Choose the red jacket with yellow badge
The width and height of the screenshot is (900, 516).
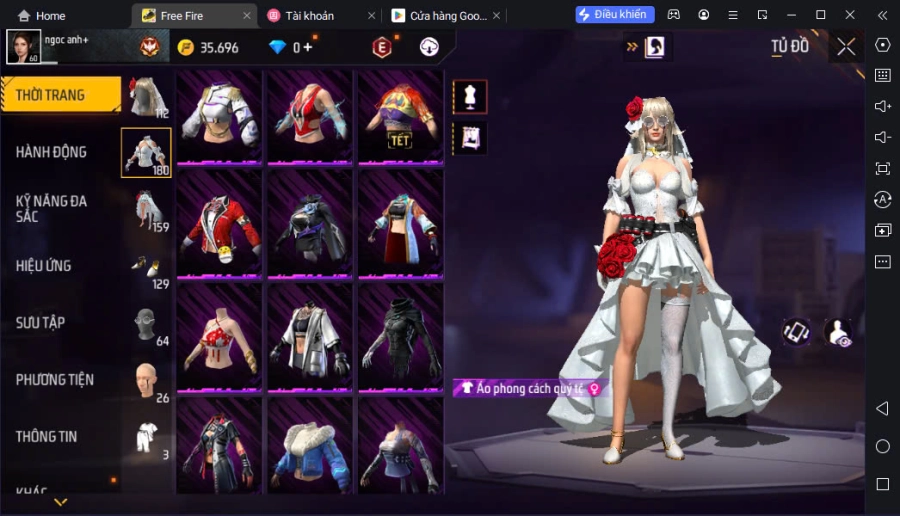tap(219, 229)
